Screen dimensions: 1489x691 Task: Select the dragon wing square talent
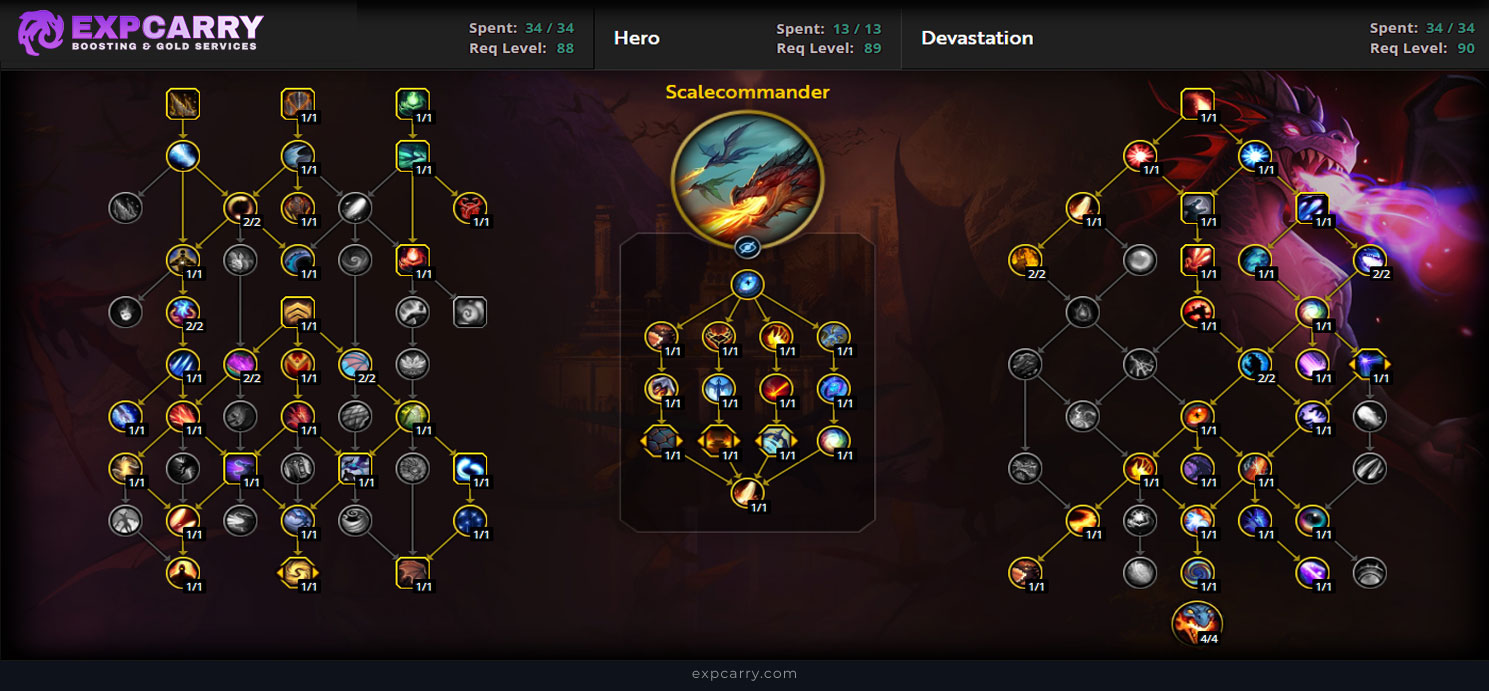[x=413, y=572]
